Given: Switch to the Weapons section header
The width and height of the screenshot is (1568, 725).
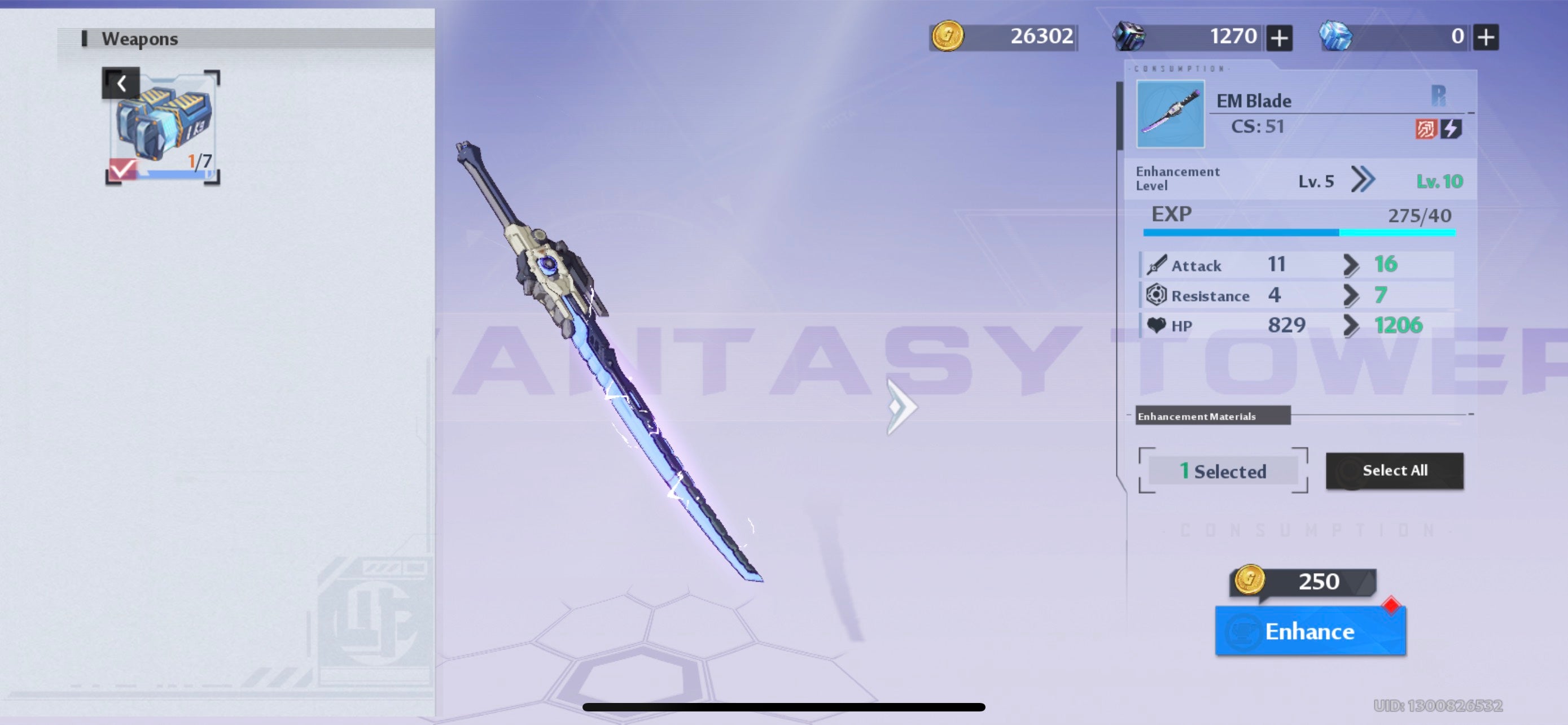Looking at the screenshot, I should [139, 38].
